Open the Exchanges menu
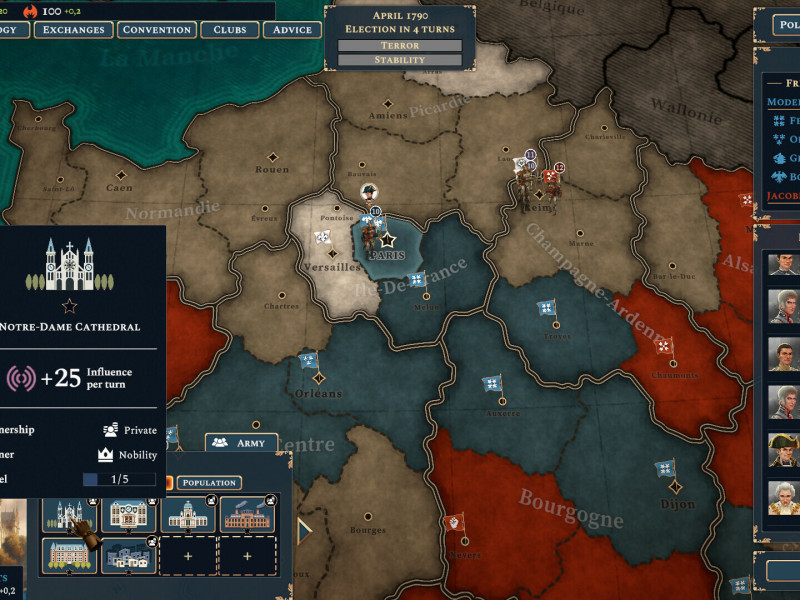Screen dimensions: 800x600 [x=74, y=30]
